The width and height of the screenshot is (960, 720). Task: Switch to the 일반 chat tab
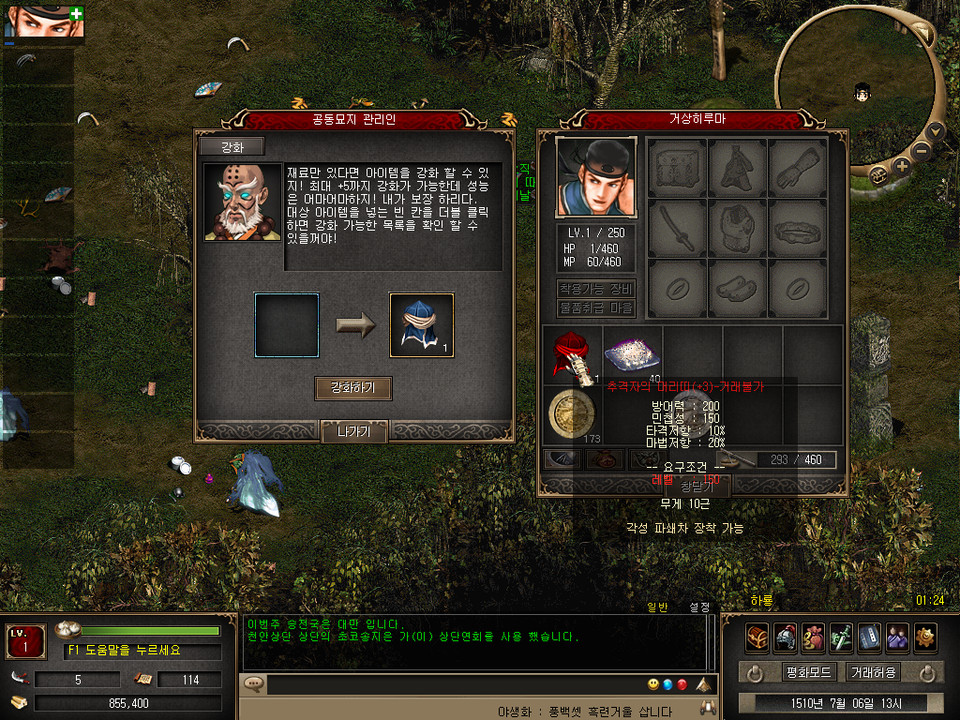point(657,606)
